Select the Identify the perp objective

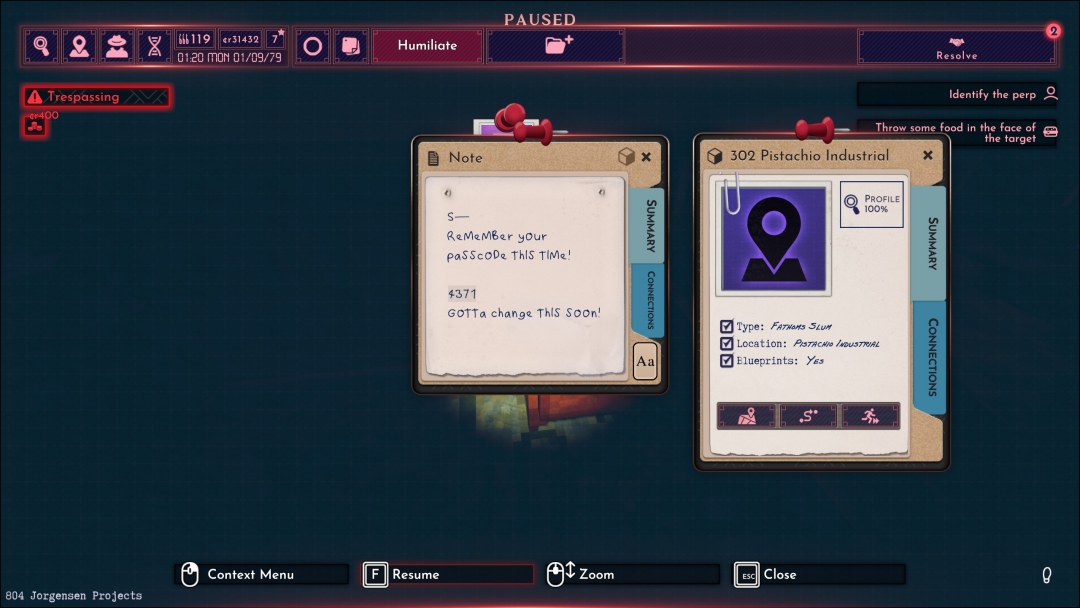pyautogui.click(x=957, y=94)
